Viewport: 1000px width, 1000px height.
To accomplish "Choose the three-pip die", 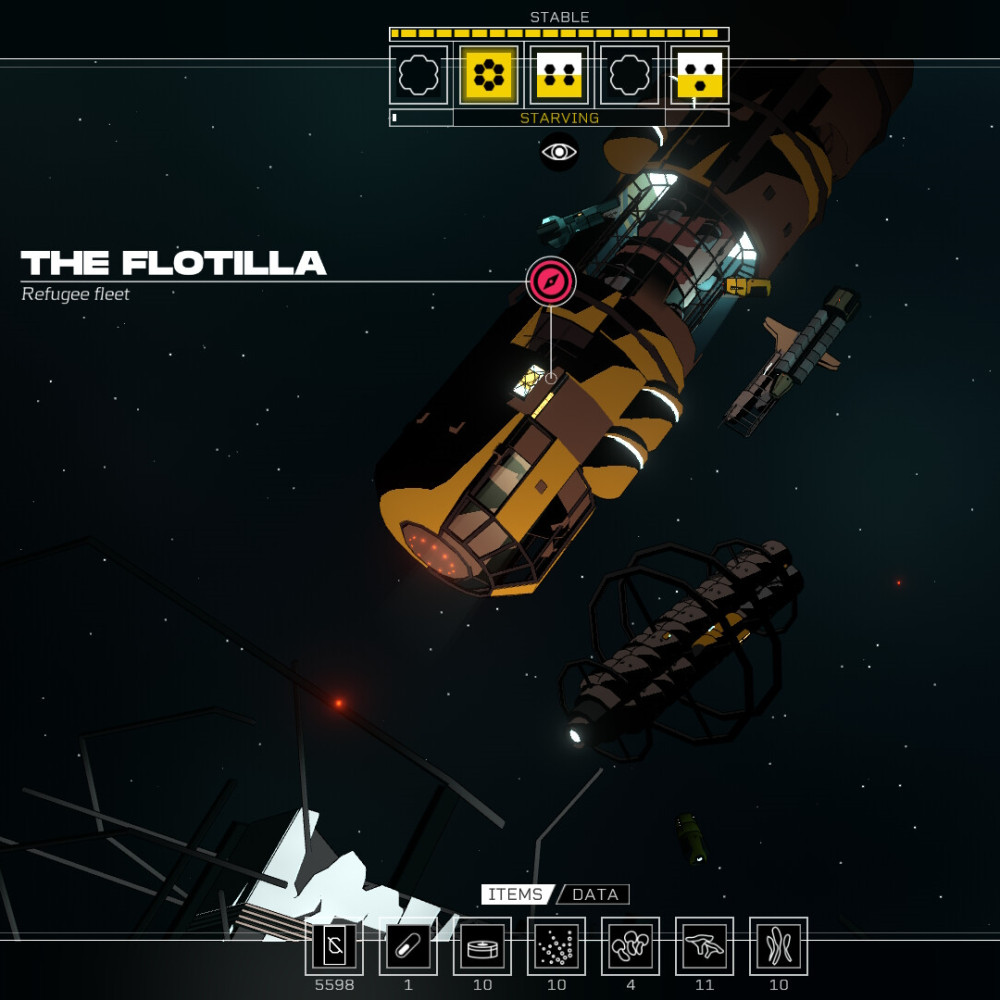I will [x=699, y=75].
